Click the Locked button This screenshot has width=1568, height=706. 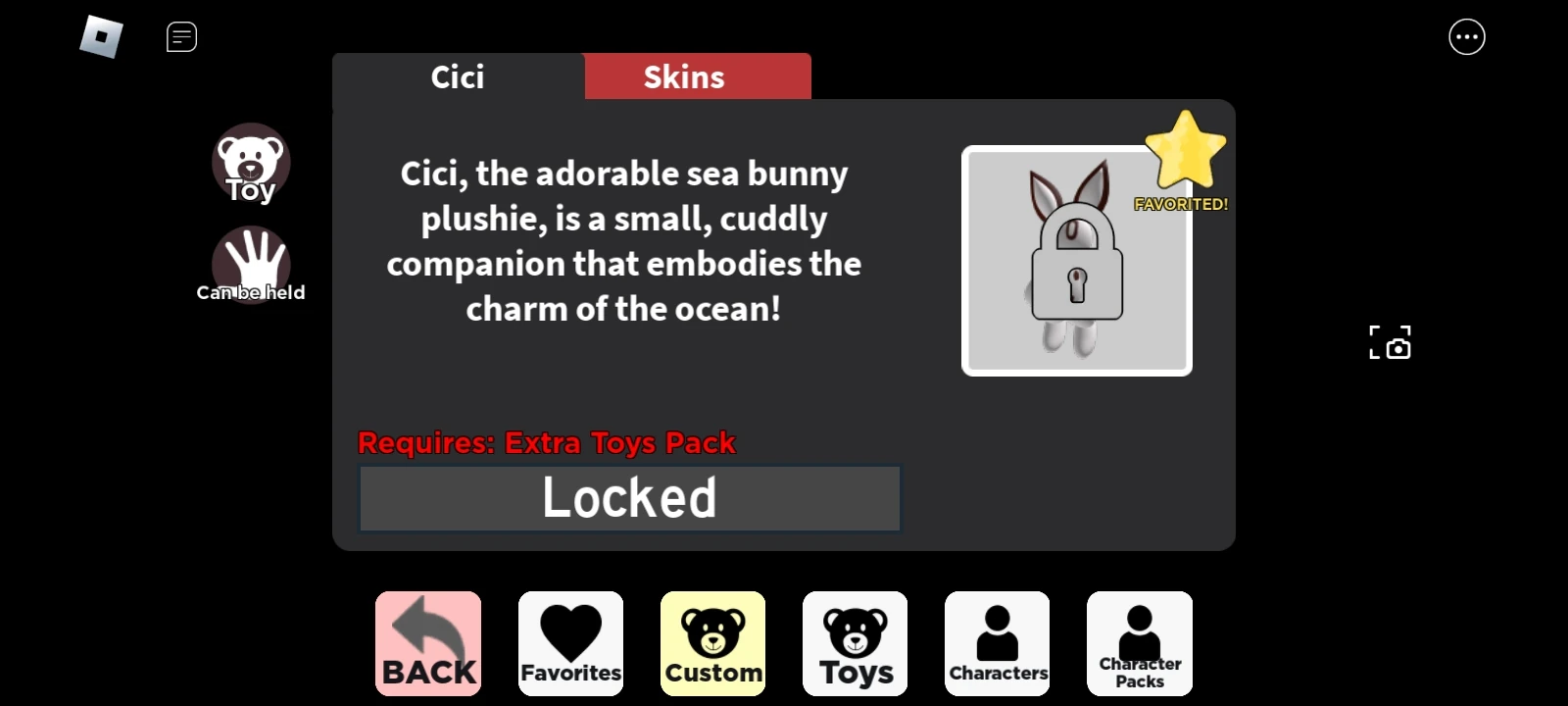pos(630,497)
